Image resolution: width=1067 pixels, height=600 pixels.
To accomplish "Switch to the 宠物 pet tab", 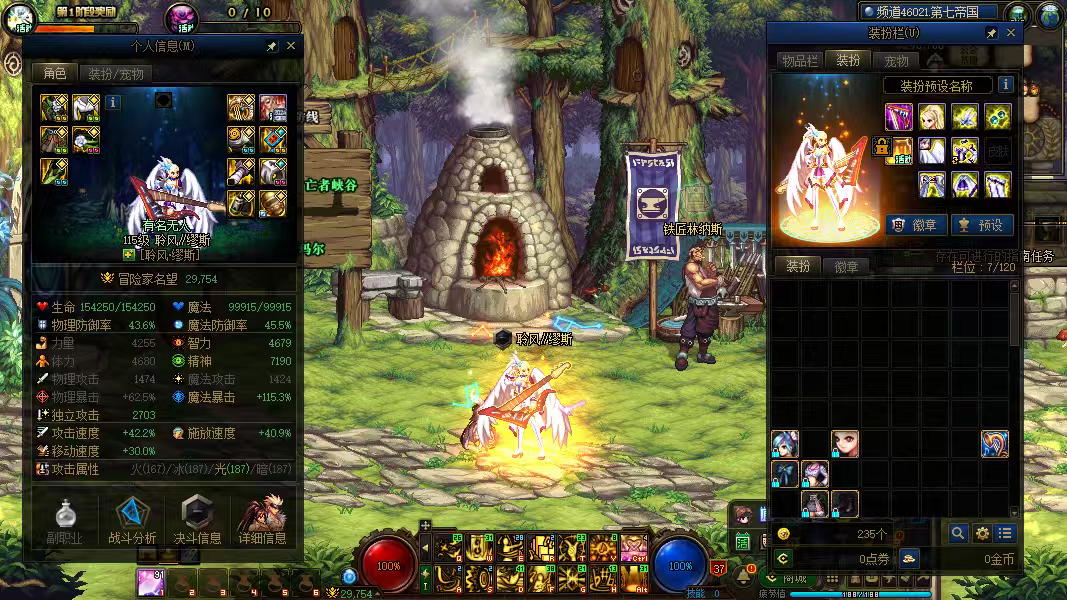I will click(x=896, y=60).
